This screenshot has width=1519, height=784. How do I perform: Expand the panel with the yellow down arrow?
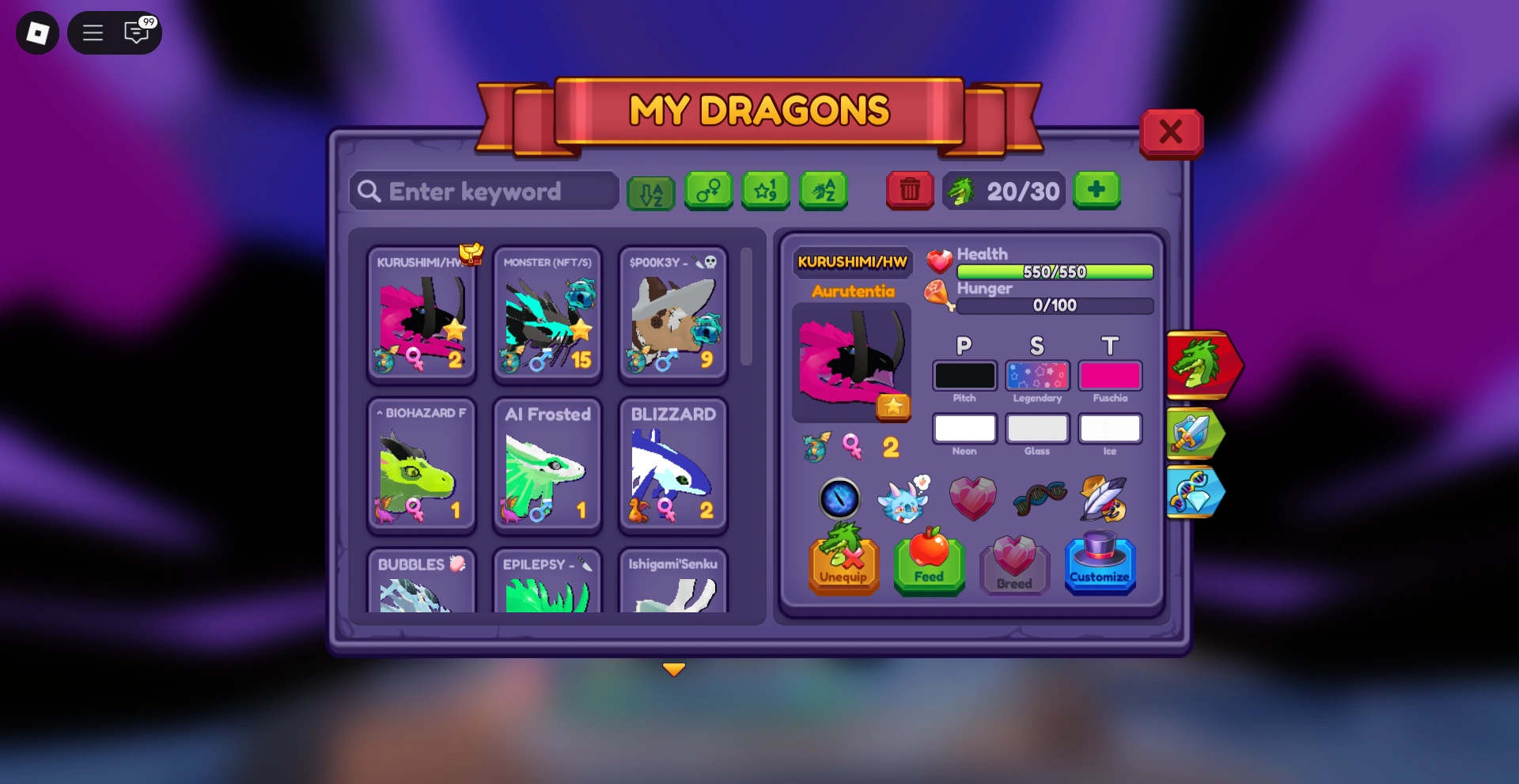point(674,669)
